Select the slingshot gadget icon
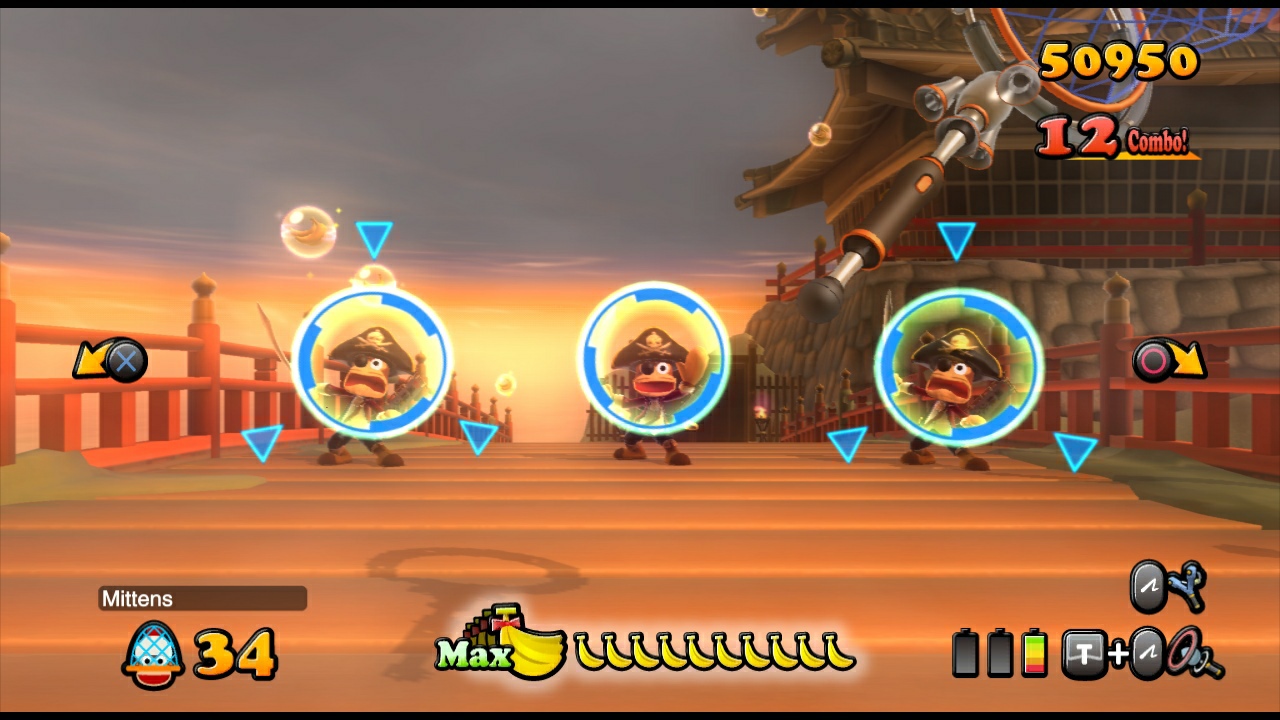 [x=1186, y=585]
